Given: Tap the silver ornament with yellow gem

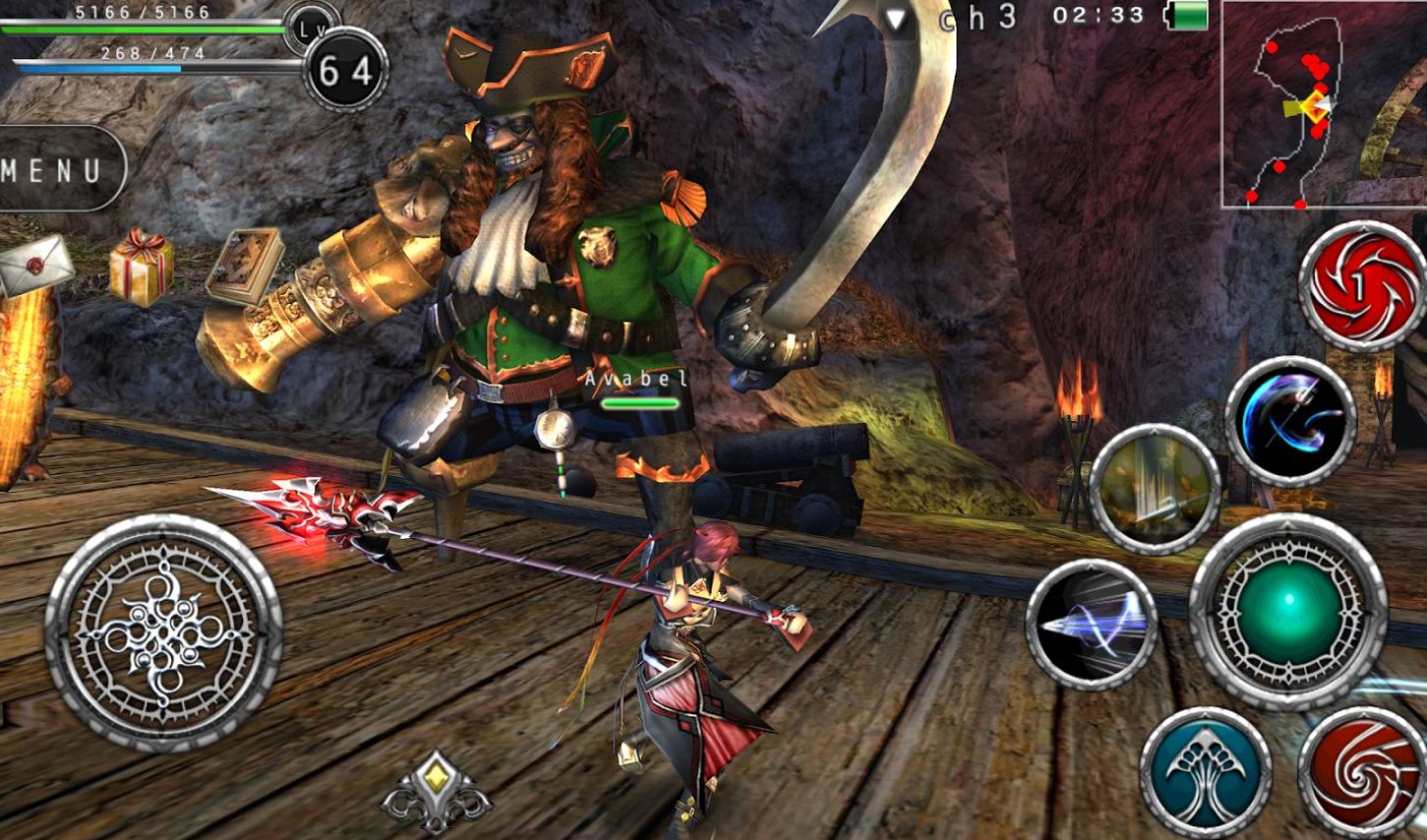Looking at the screenshot, I should (x=437, y=792).
